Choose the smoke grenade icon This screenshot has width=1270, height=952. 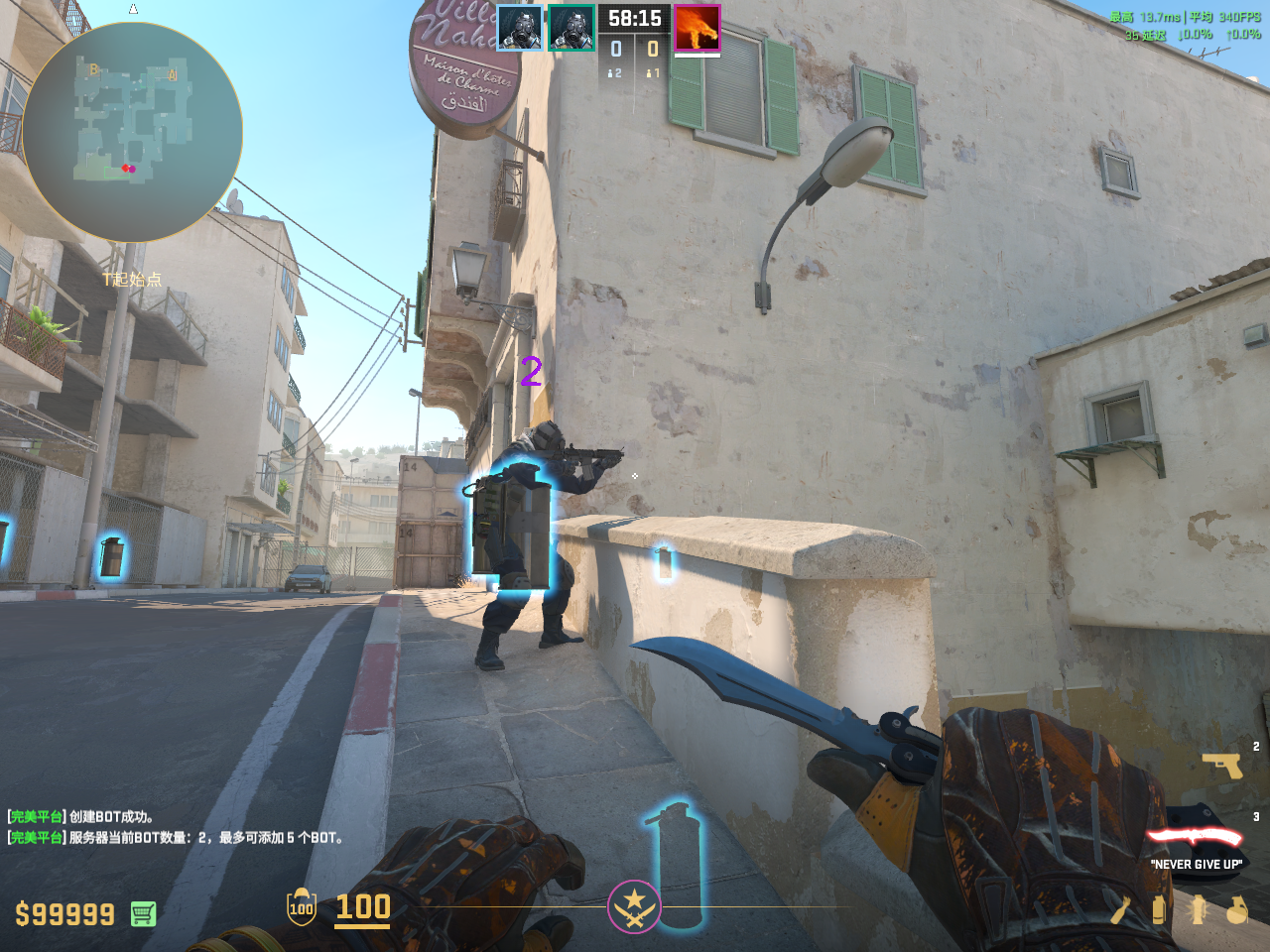click(1158, 909)
